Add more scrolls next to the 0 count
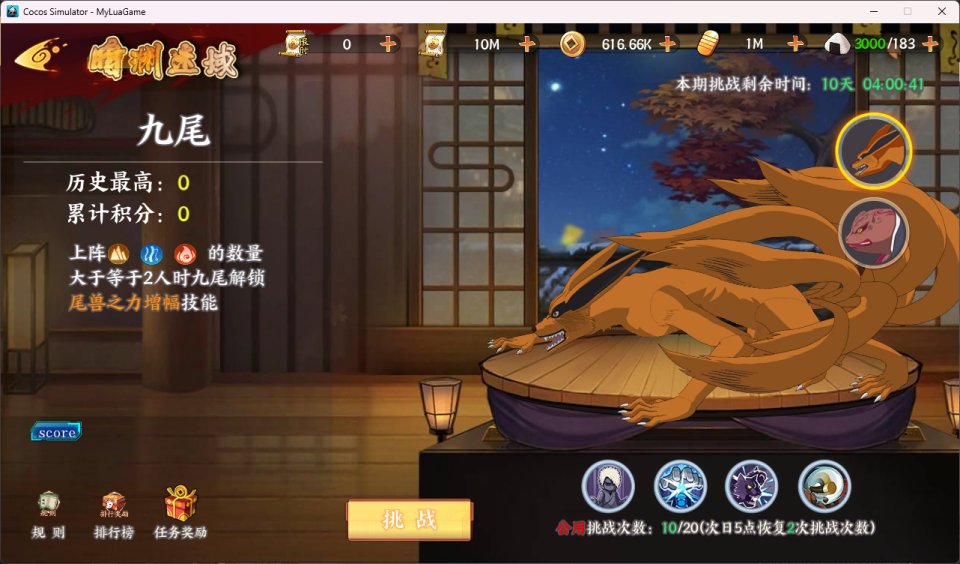Image resolution: width=960 pixels, height=564 pixels. click(389, 44)
